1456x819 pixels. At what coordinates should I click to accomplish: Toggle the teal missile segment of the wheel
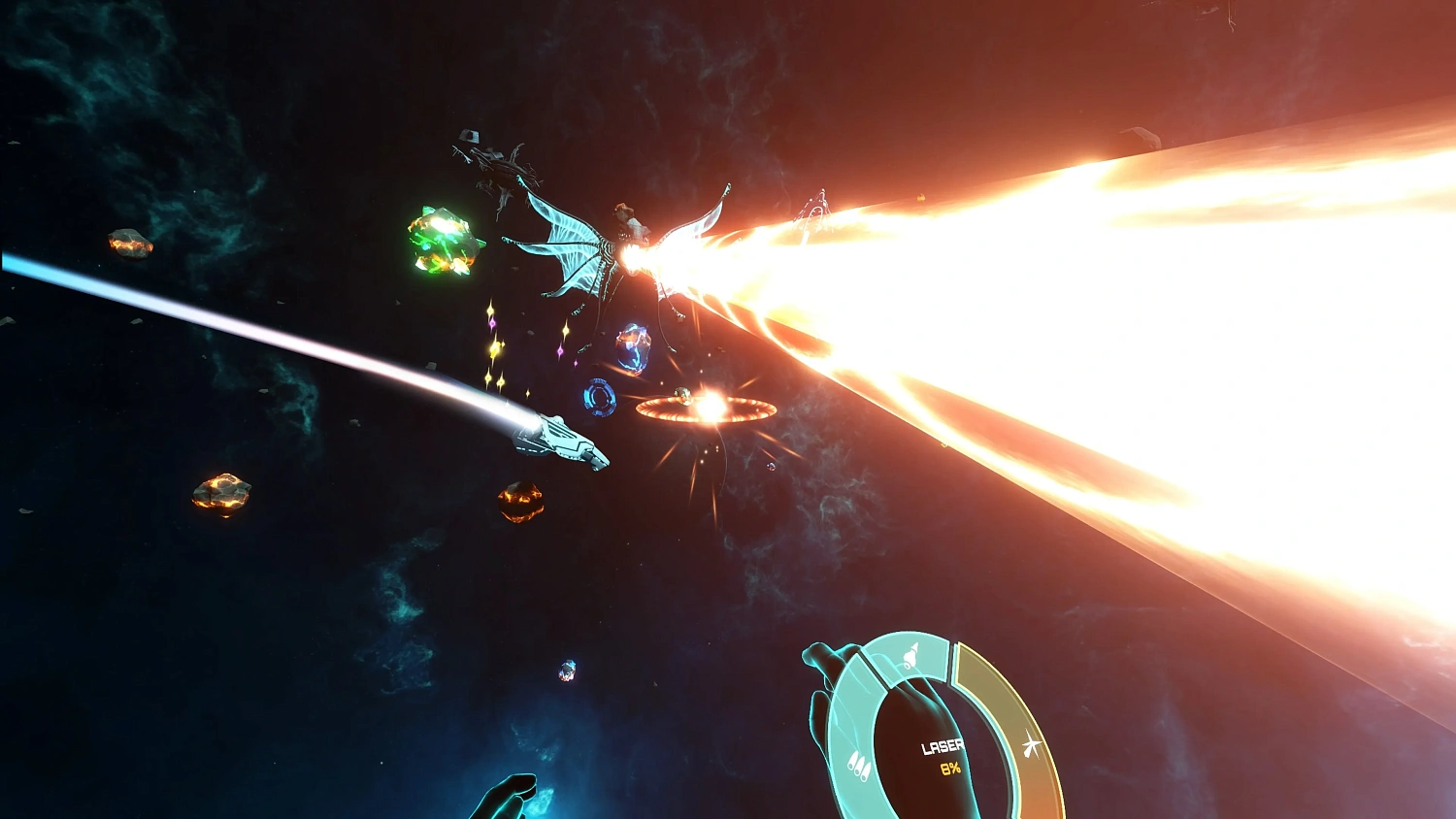(859, 768)
